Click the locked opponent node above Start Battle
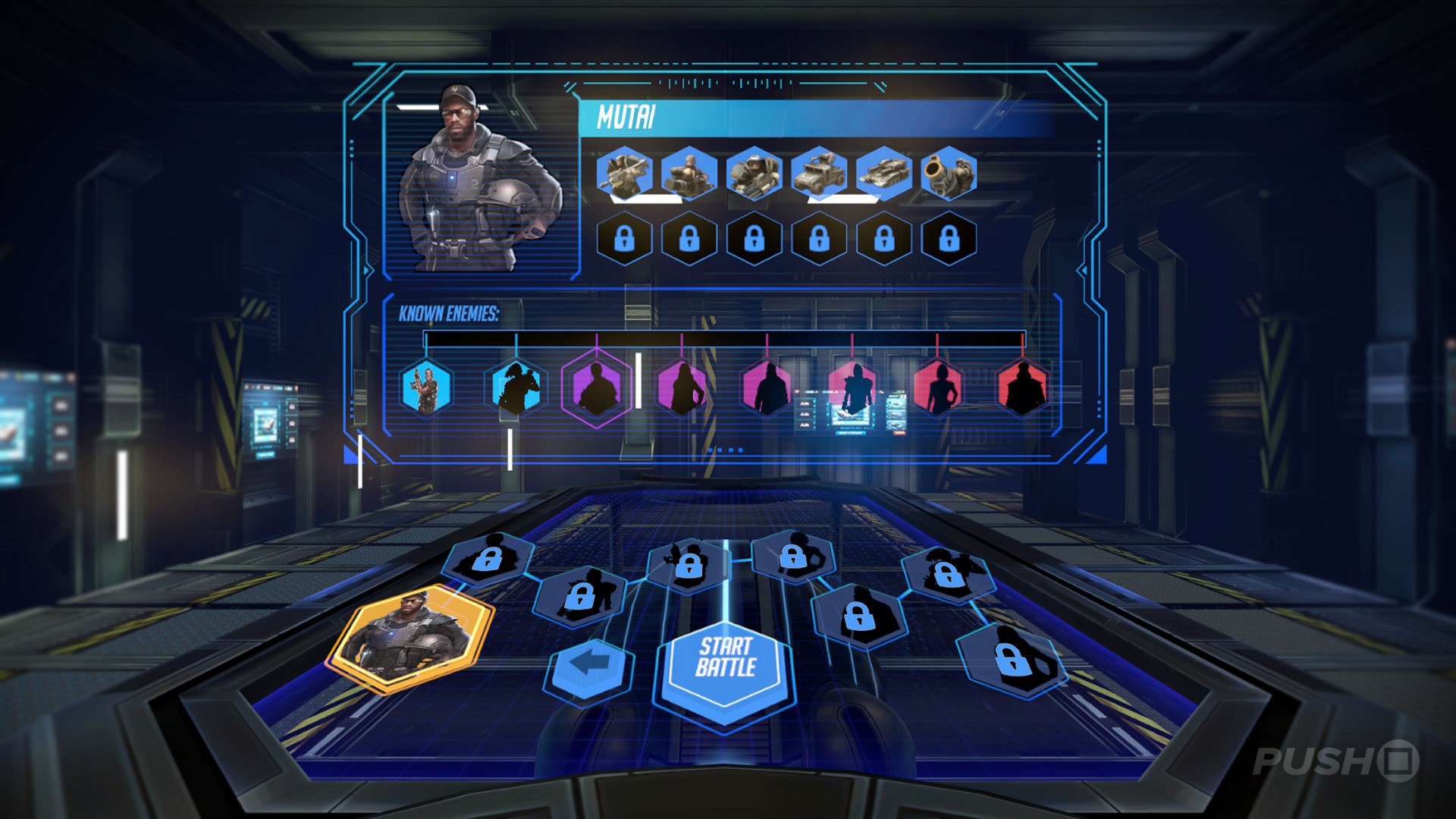The height and width of the screenshot is (819, 1456). (689, 565)
